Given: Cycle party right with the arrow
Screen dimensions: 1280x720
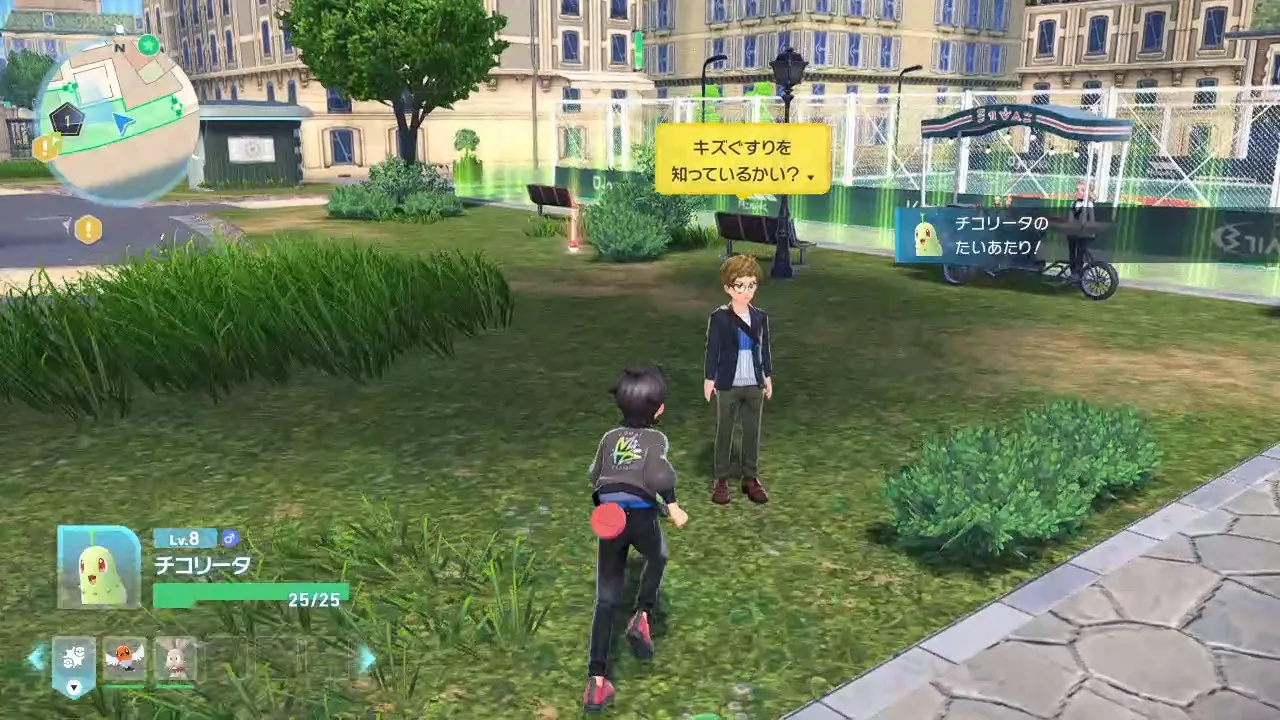Looking at the screenshot, I should point(367,657).
